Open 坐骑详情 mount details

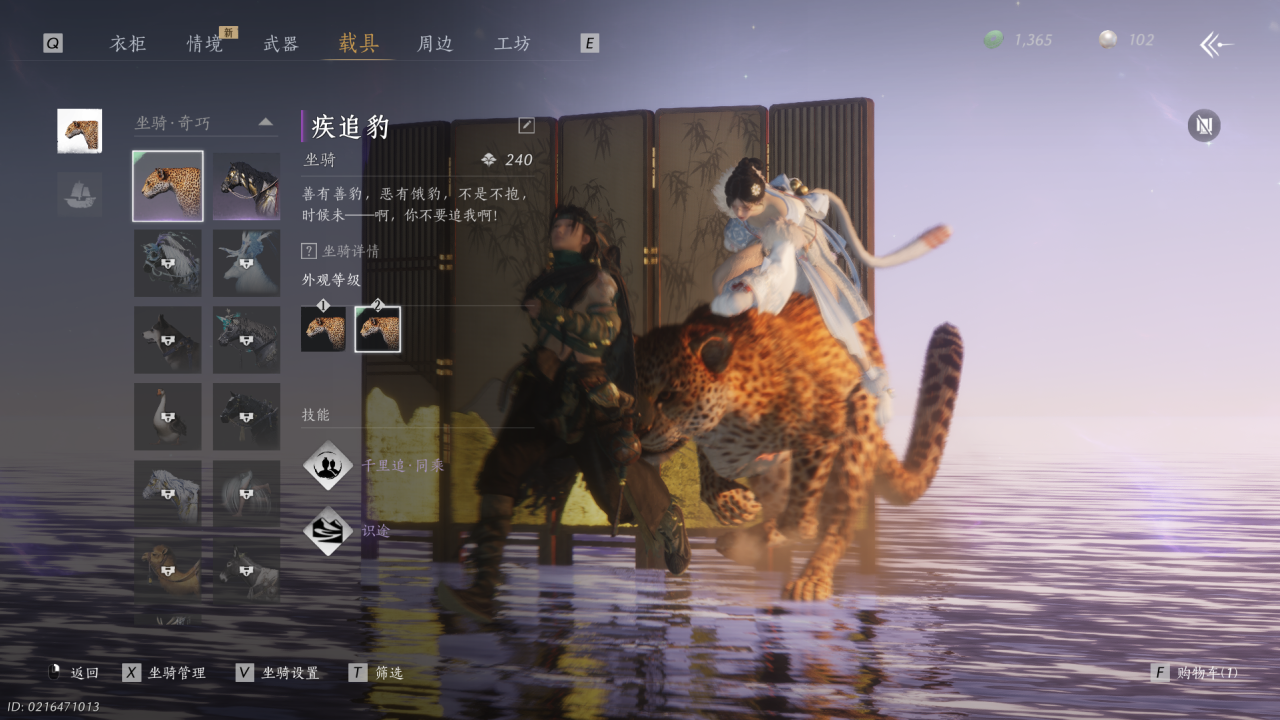point(341,251)
